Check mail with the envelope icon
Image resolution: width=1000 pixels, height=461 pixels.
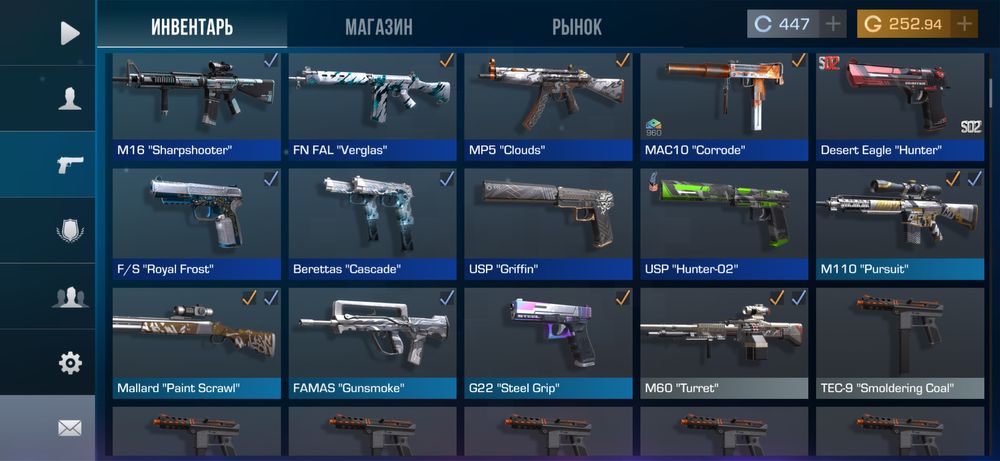tap(69, 428)
